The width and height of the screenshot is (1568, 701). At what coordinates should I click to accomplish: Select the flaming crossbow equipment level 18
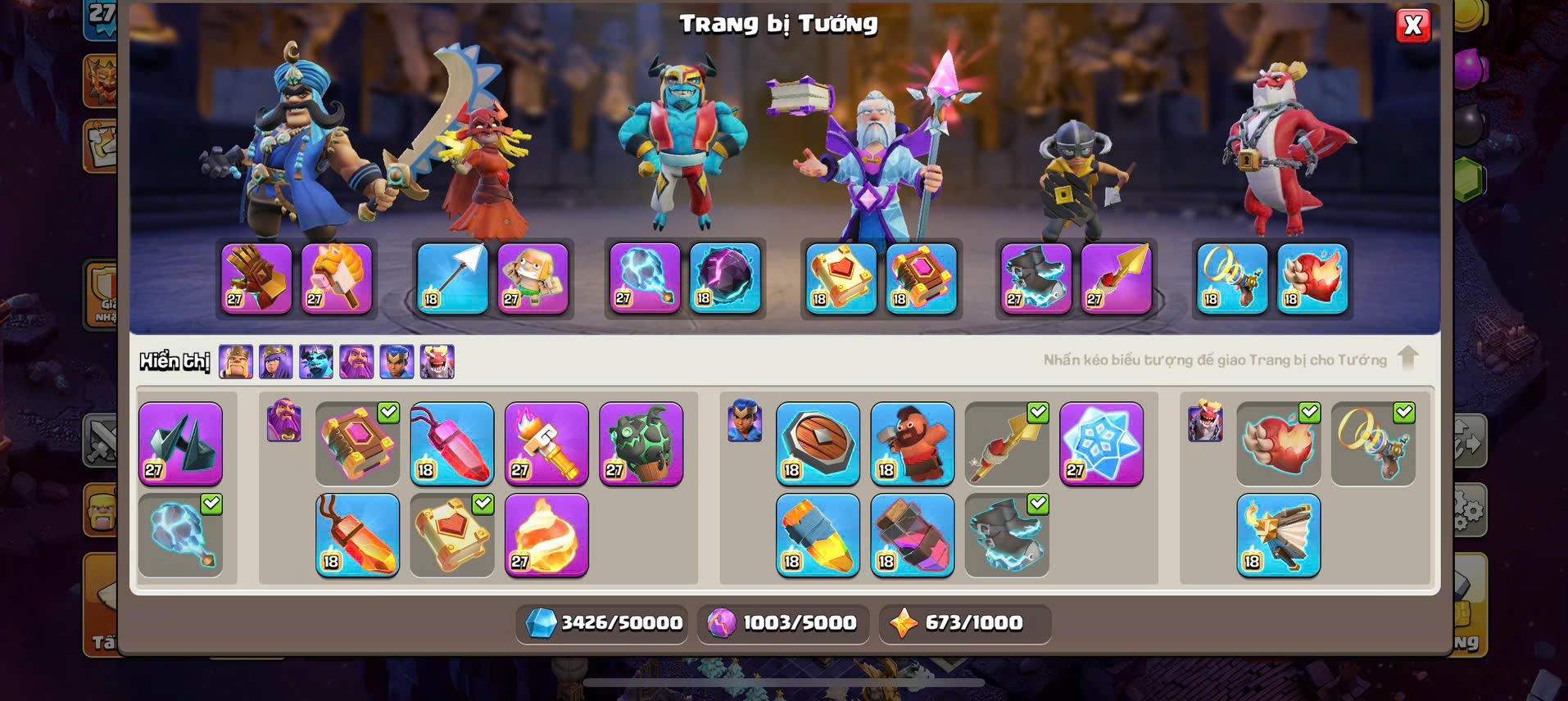[x=1278, y=536]
